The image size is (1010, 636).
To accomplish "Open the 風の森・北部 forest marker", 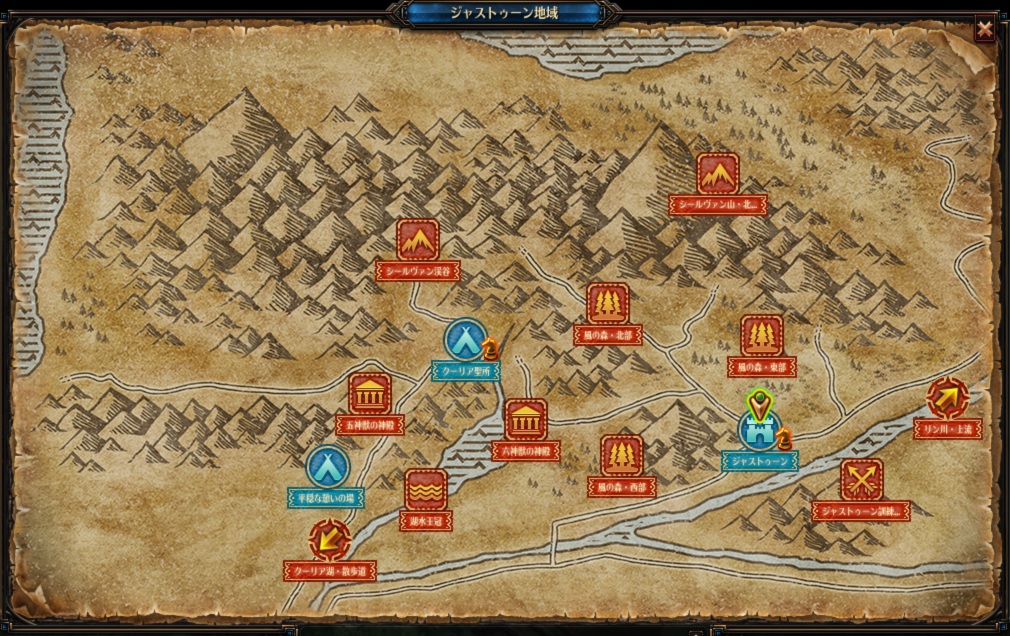I will 607,305.
